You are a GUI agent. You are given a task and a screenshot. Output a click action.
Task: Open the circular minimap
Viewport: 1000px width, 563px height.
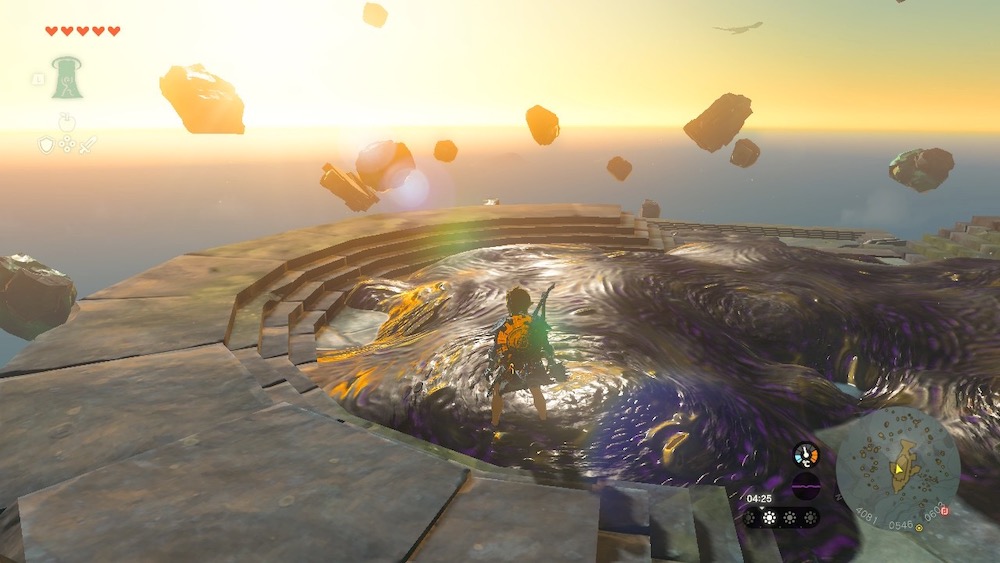click(x=897, y=468)
